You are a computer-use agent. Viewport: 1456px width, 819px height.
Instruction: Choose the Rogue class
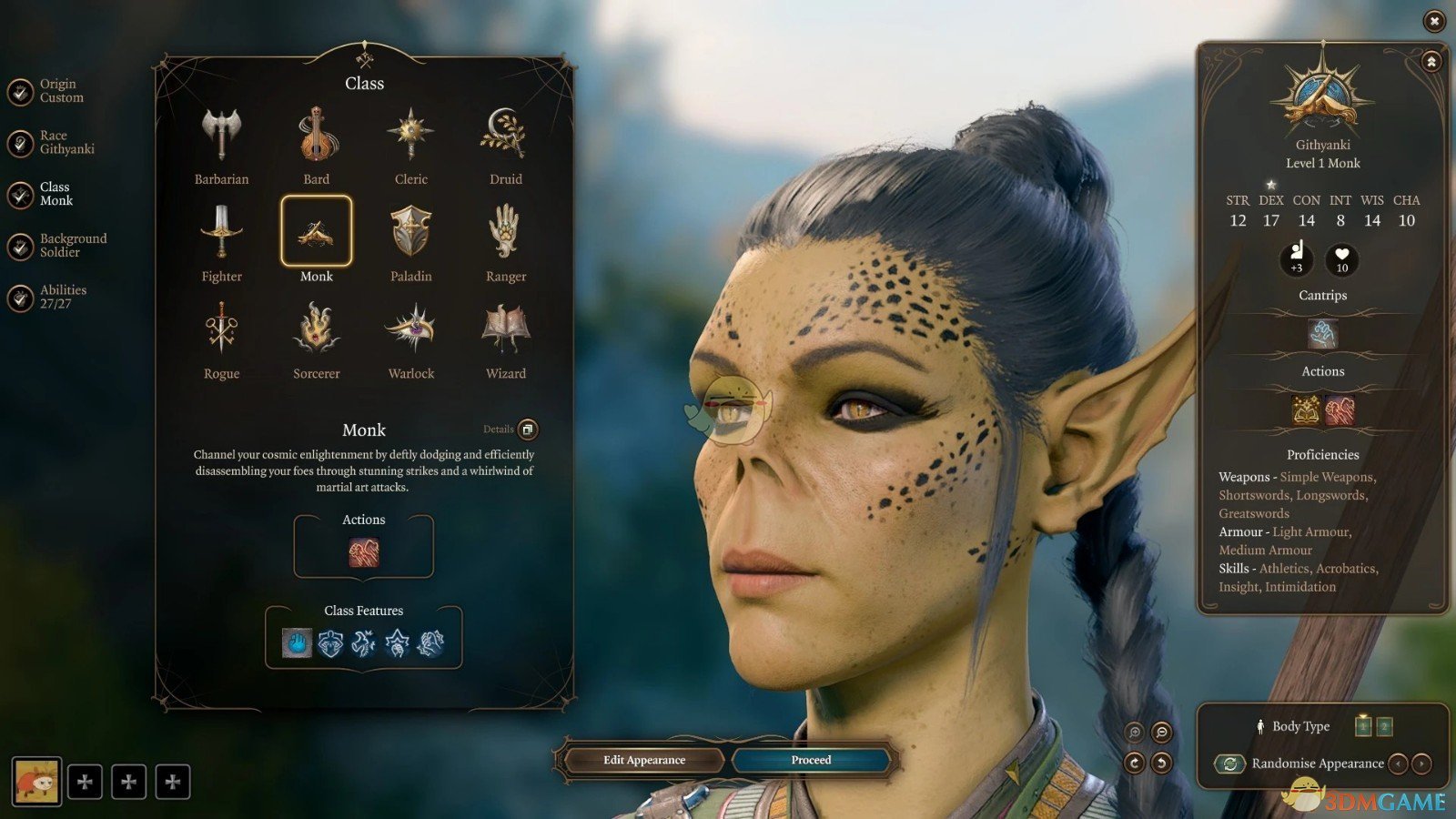(221, 330)
